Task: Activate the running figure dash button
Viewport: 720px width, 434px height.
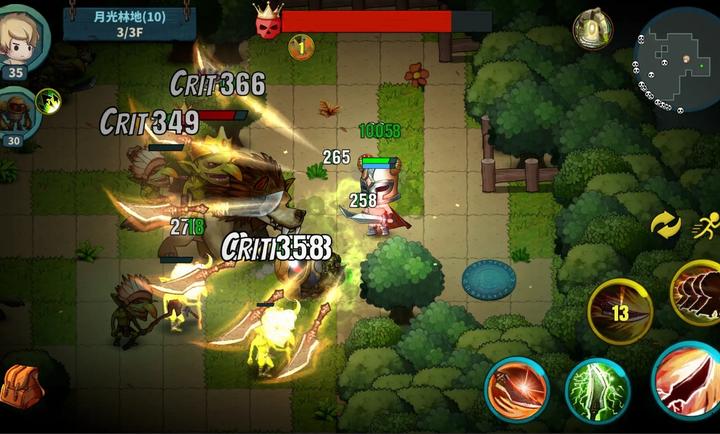Action: (705, 226)
